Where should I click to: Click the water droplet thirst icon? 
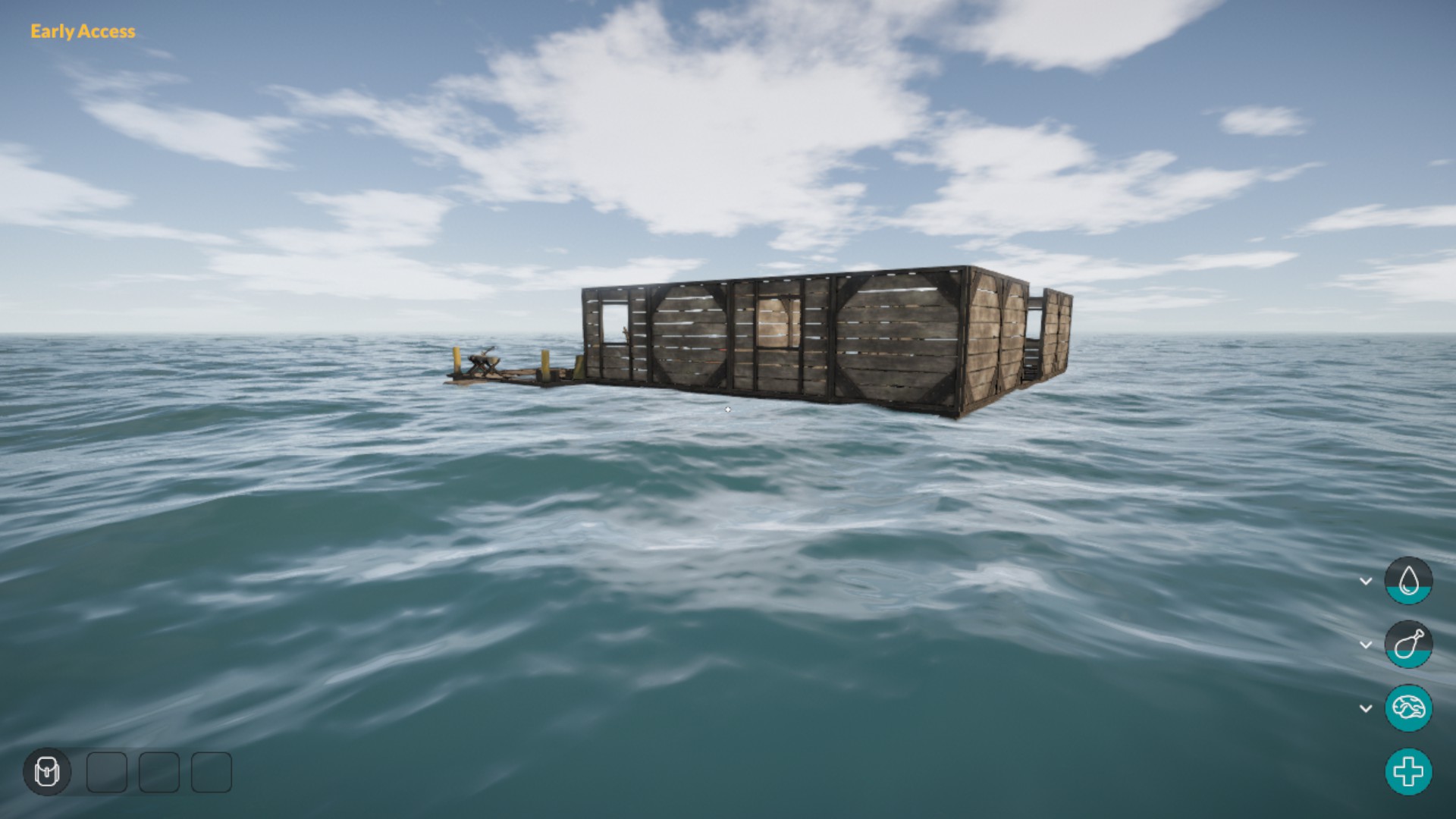point(1408,581)
